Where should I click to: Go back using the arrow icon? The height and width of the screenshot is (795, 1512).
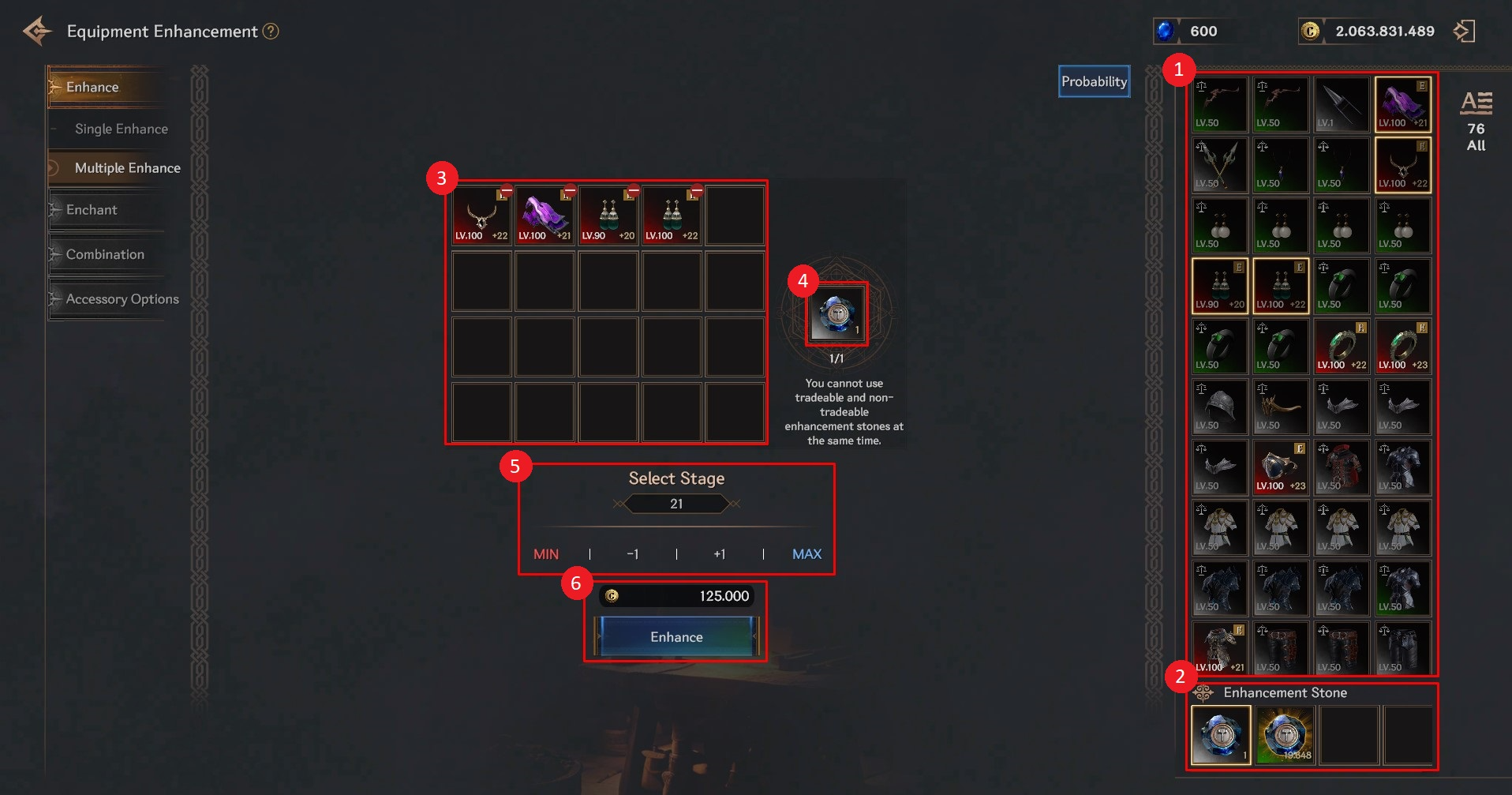[x=37, y=32]
